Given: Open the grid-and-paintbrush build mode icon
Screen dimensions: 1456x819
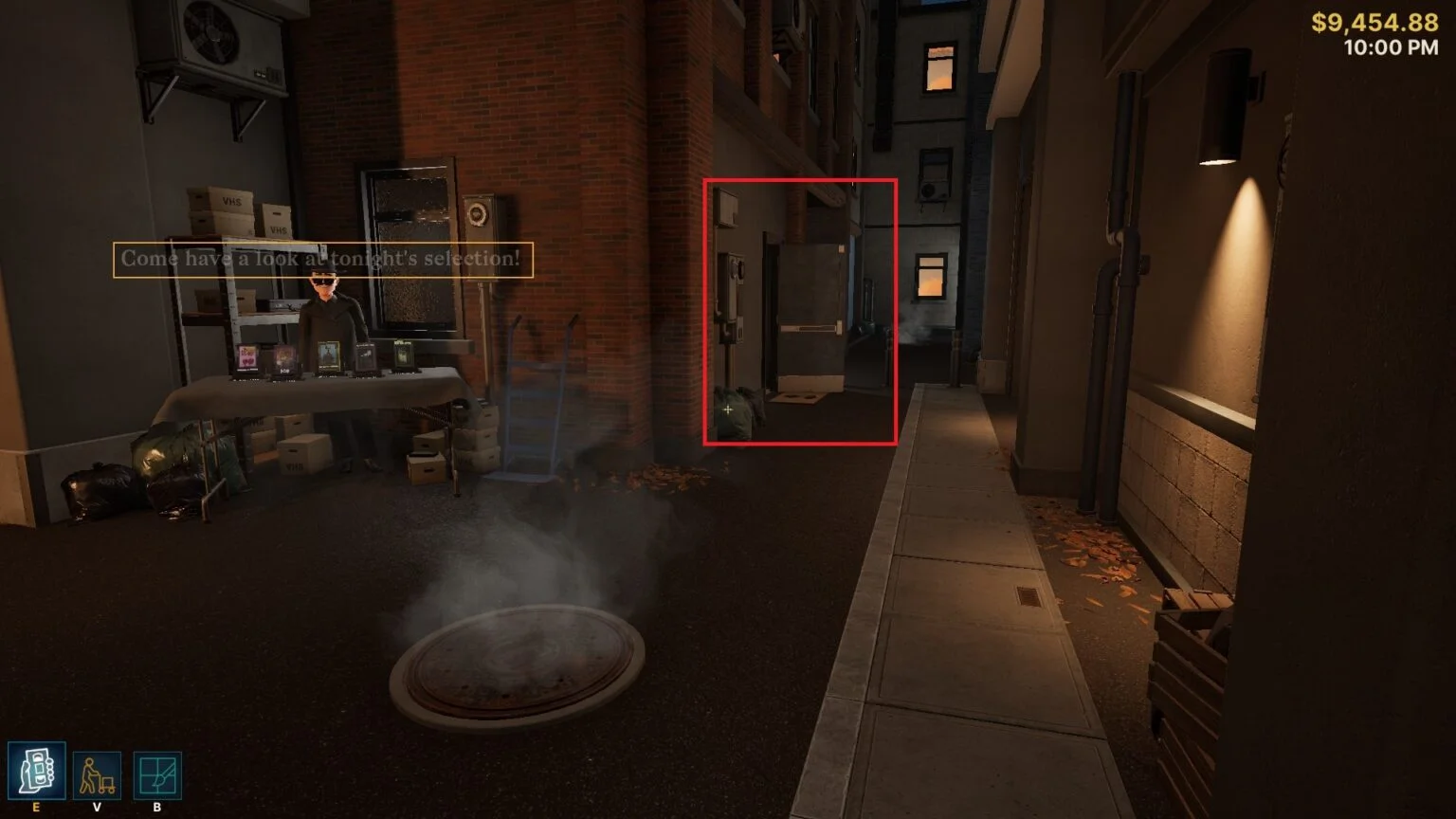Looking at the screenshot, I should pyautogui.click(x=156, y=775).
